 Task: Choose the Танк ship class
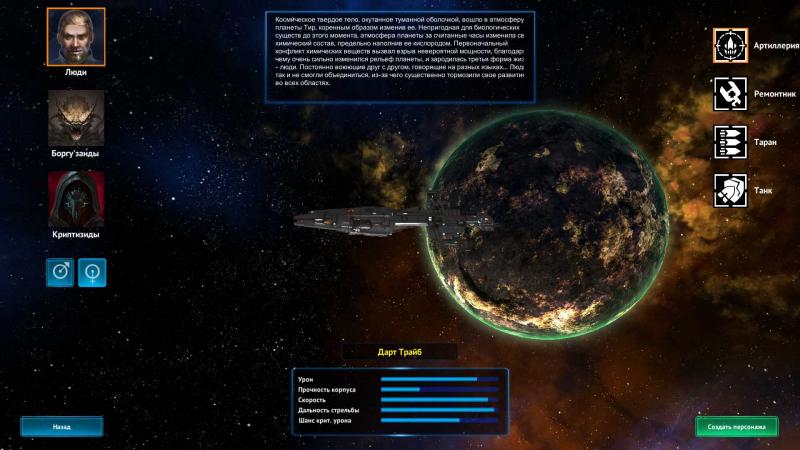tap(730, 190)
